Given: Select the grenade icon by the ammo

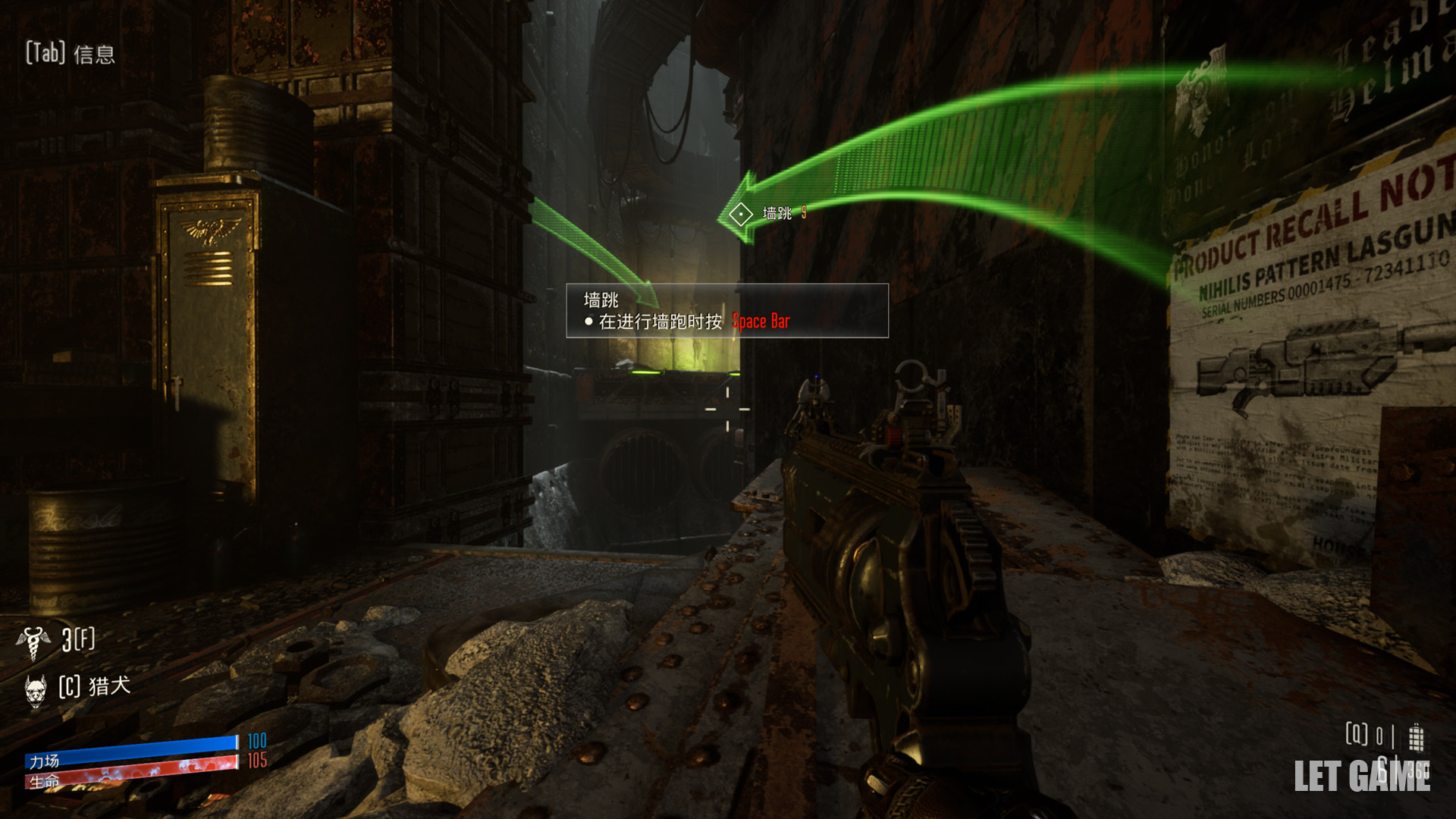Looking at the screenshot, I should pos(1416,736).
